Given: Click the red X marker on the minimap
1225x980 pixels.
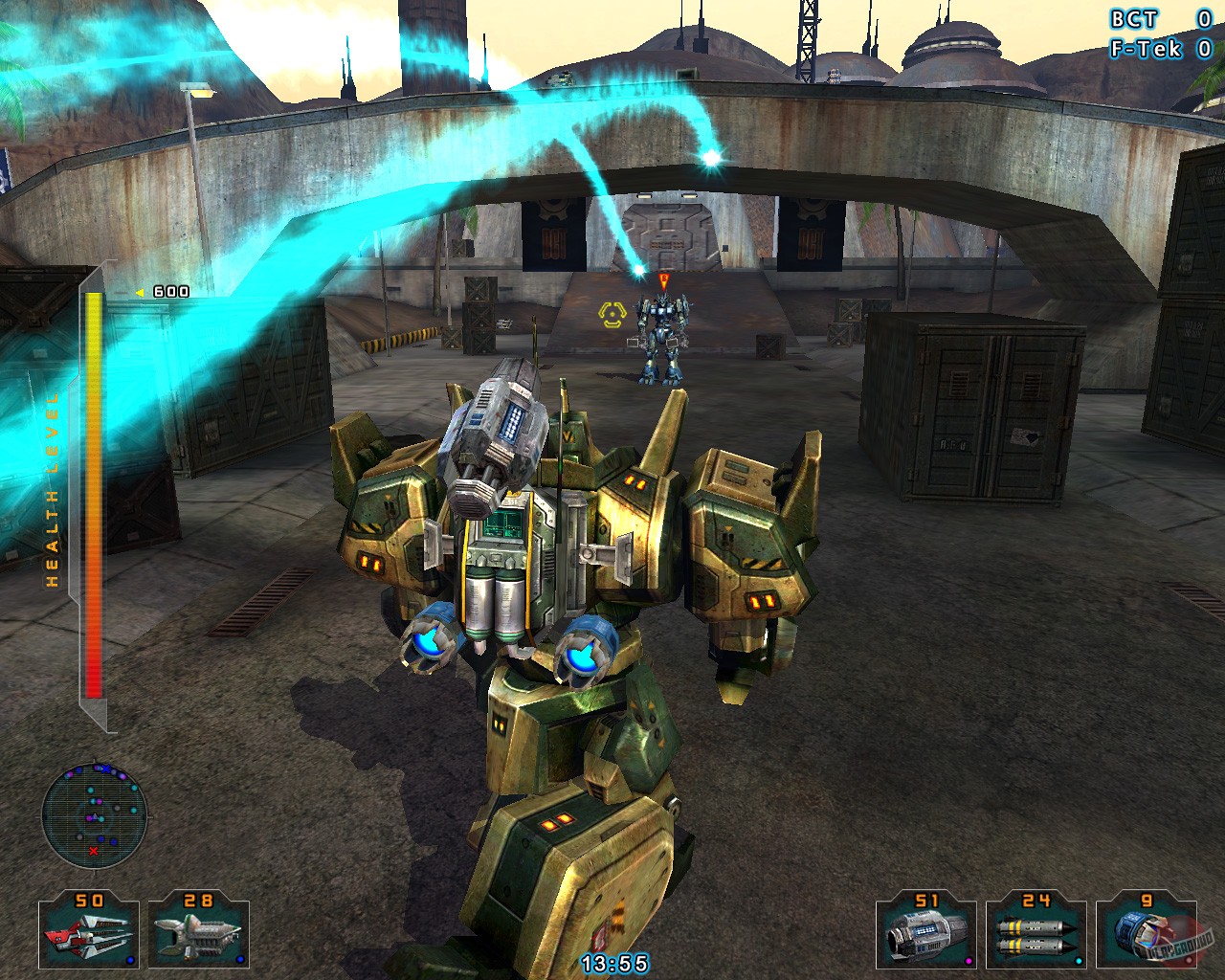Looking at the screenshot, I should pyautogui.click(x=93, y=849).
